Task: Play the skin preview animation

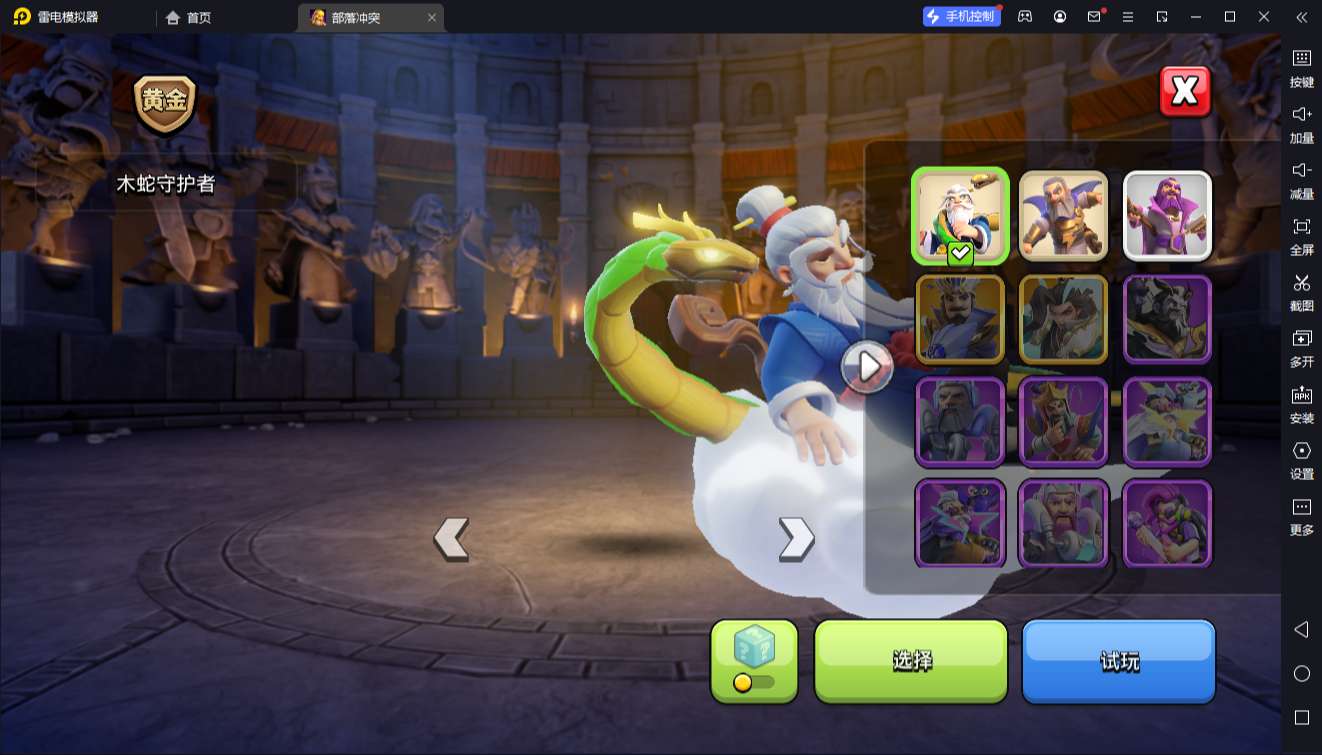Action: pos(866,367)
